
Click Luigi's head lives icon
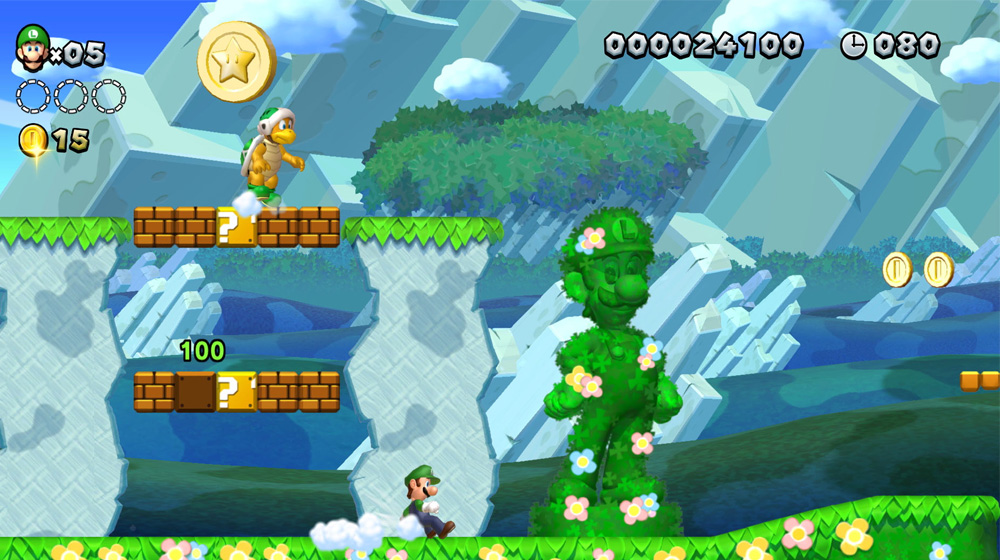click(31, 48)
